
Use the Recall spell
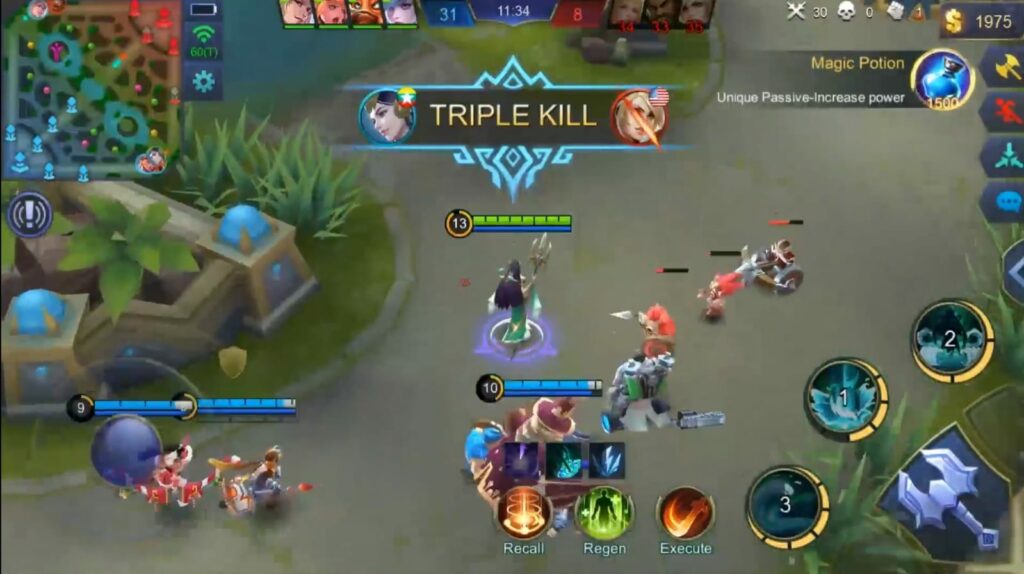(524, 513)
